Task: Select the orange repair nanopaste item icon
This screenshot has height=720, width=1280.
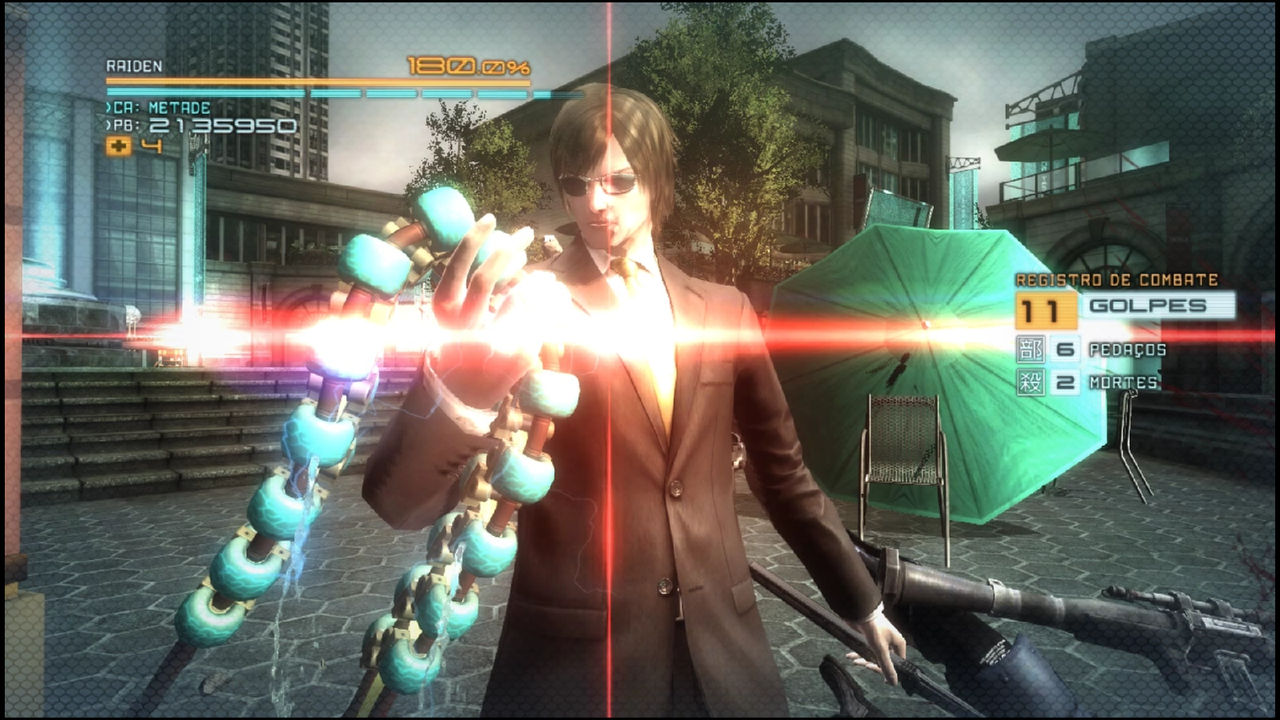Action: coord(119,146)
